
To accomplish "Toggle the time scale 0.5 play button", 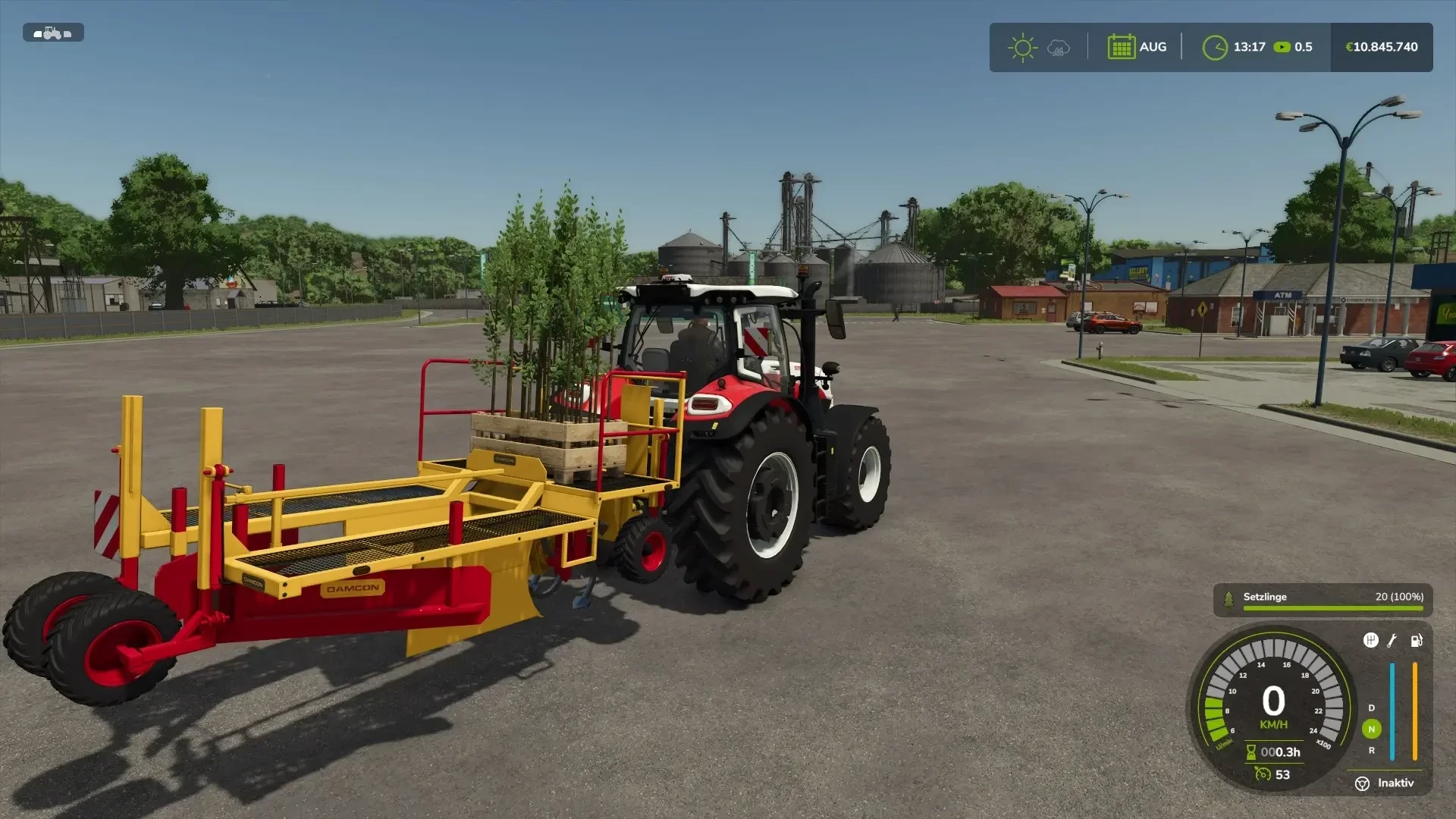I will pyautogui.click(x=1282, y=46).
